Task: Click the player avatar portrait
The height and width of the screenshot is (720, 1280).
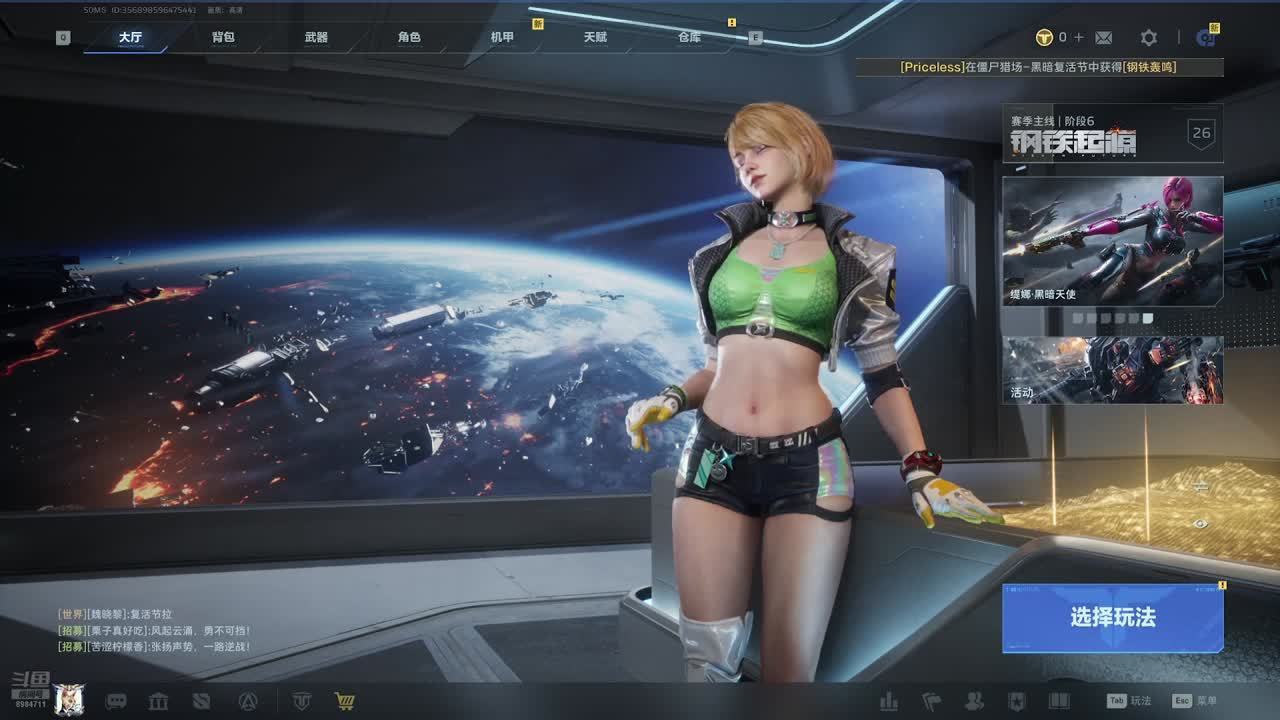Action: (68, 700)
